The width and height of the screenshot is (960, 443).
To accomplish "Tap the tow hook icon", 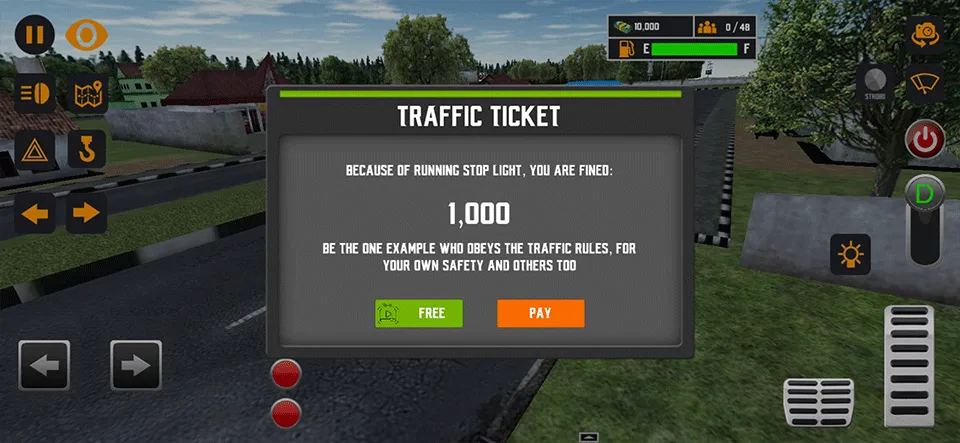I will 88,151.
